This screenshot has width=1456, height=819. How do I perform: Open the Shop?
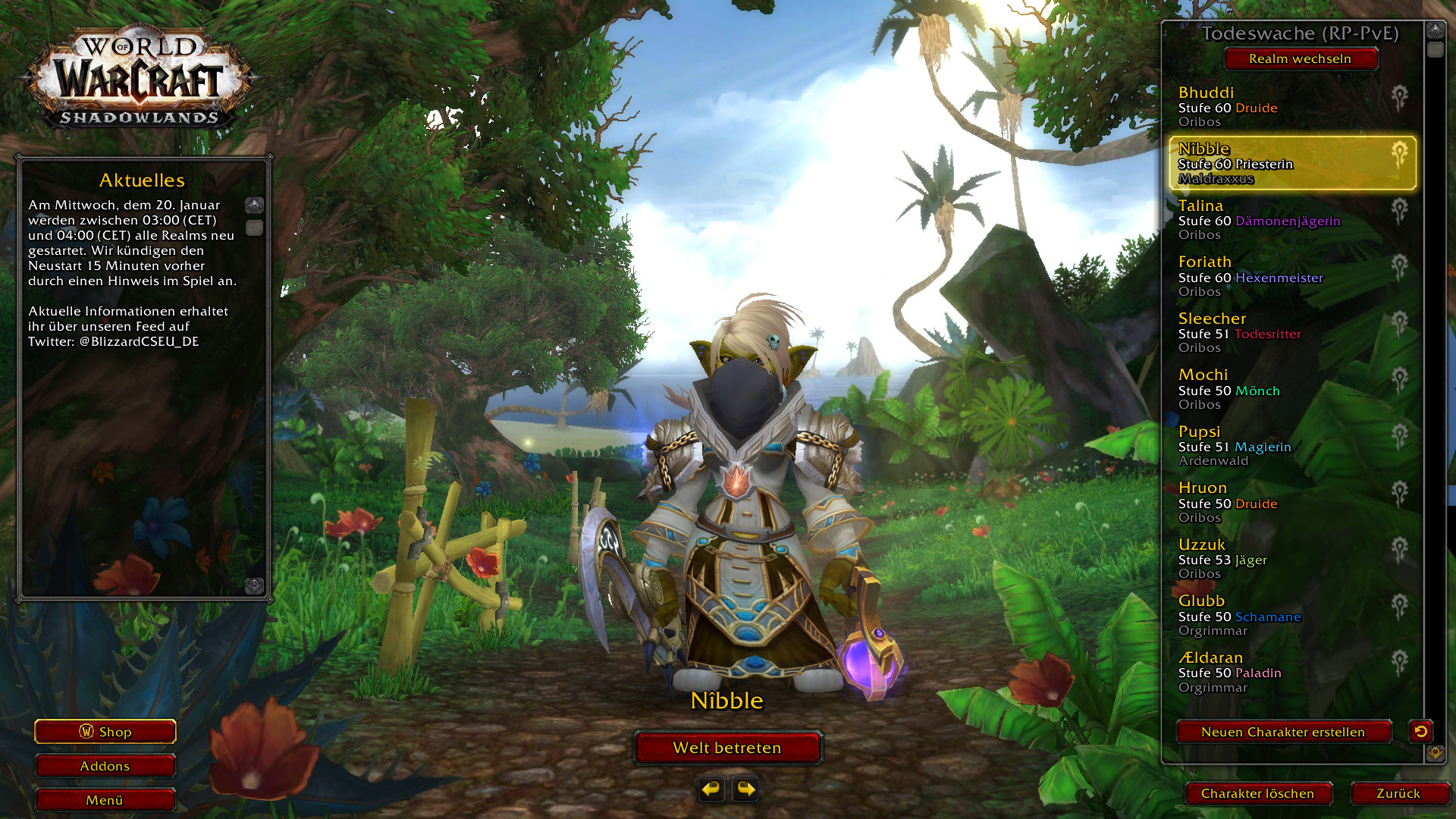(x=105, y=732)
